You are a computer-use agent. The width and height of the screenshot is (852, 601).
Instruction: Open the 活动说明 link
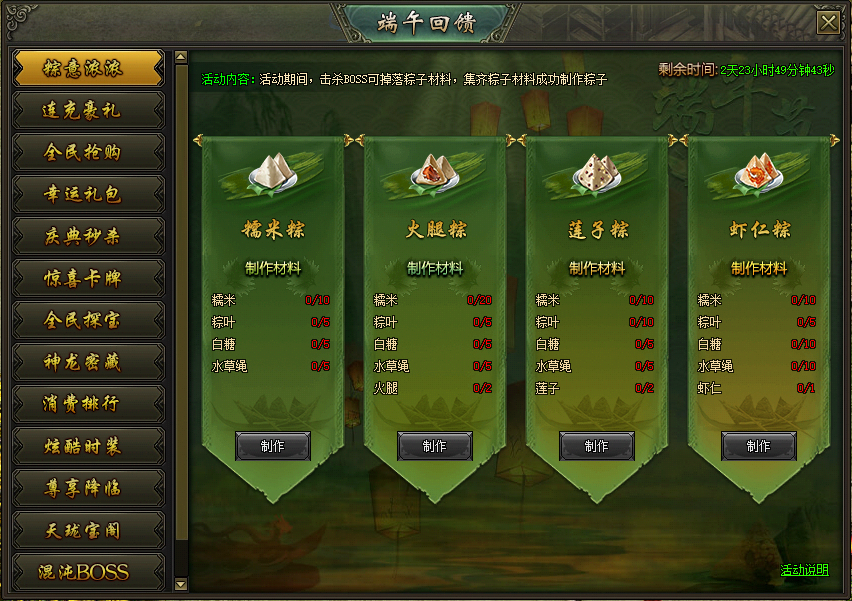(804, 570)
